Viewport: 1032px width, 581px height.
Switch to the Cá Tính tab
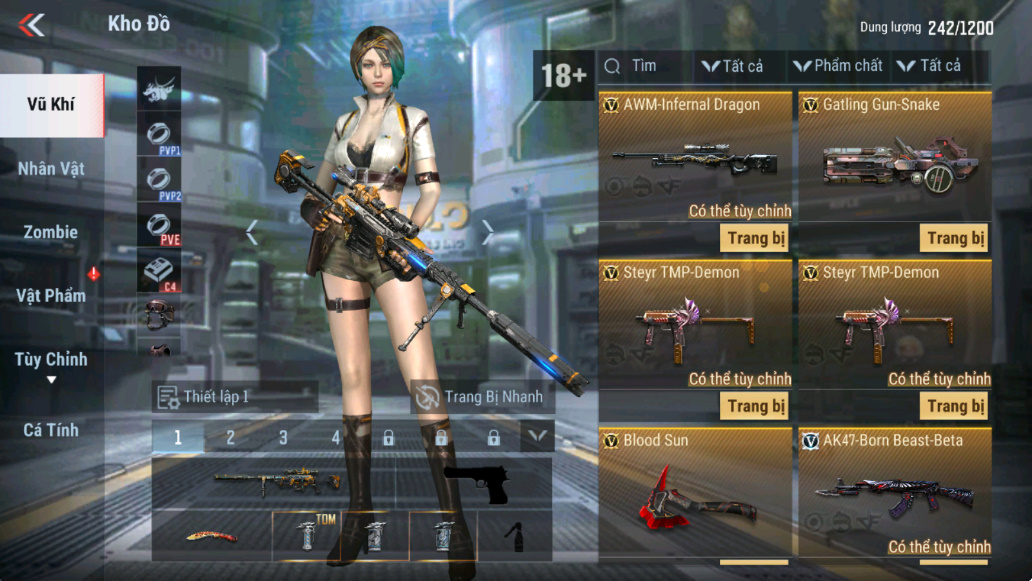(x=51, y=430)
